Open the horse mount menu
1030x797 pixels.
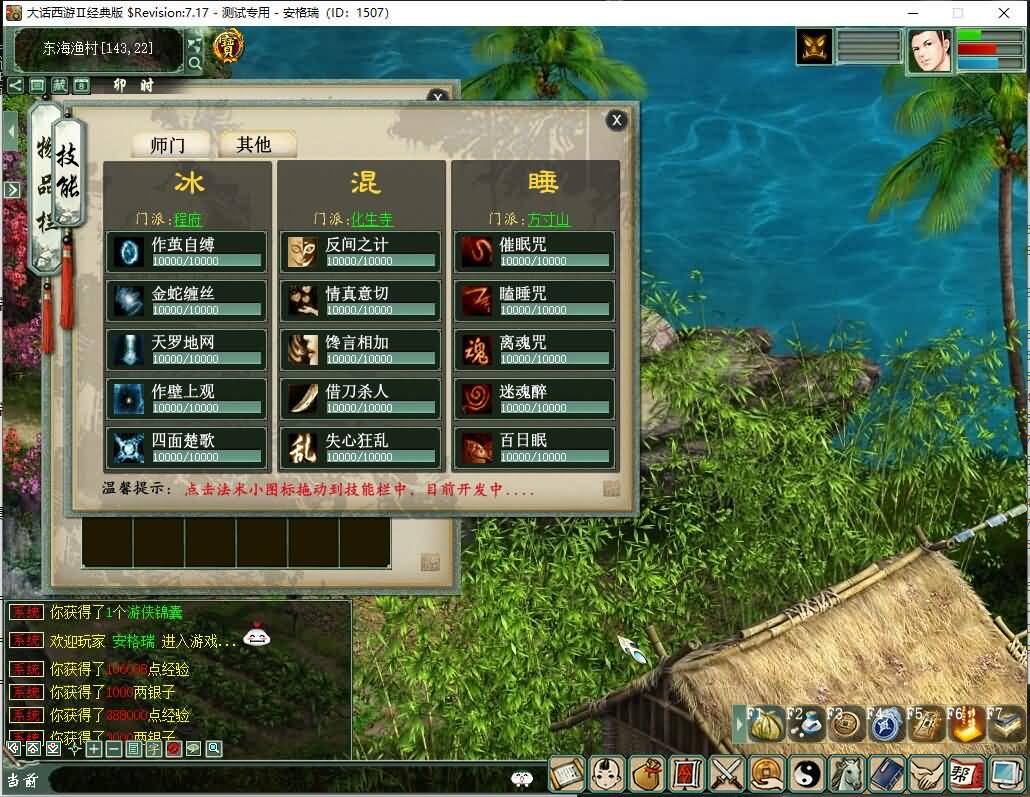tap(847, 773)
